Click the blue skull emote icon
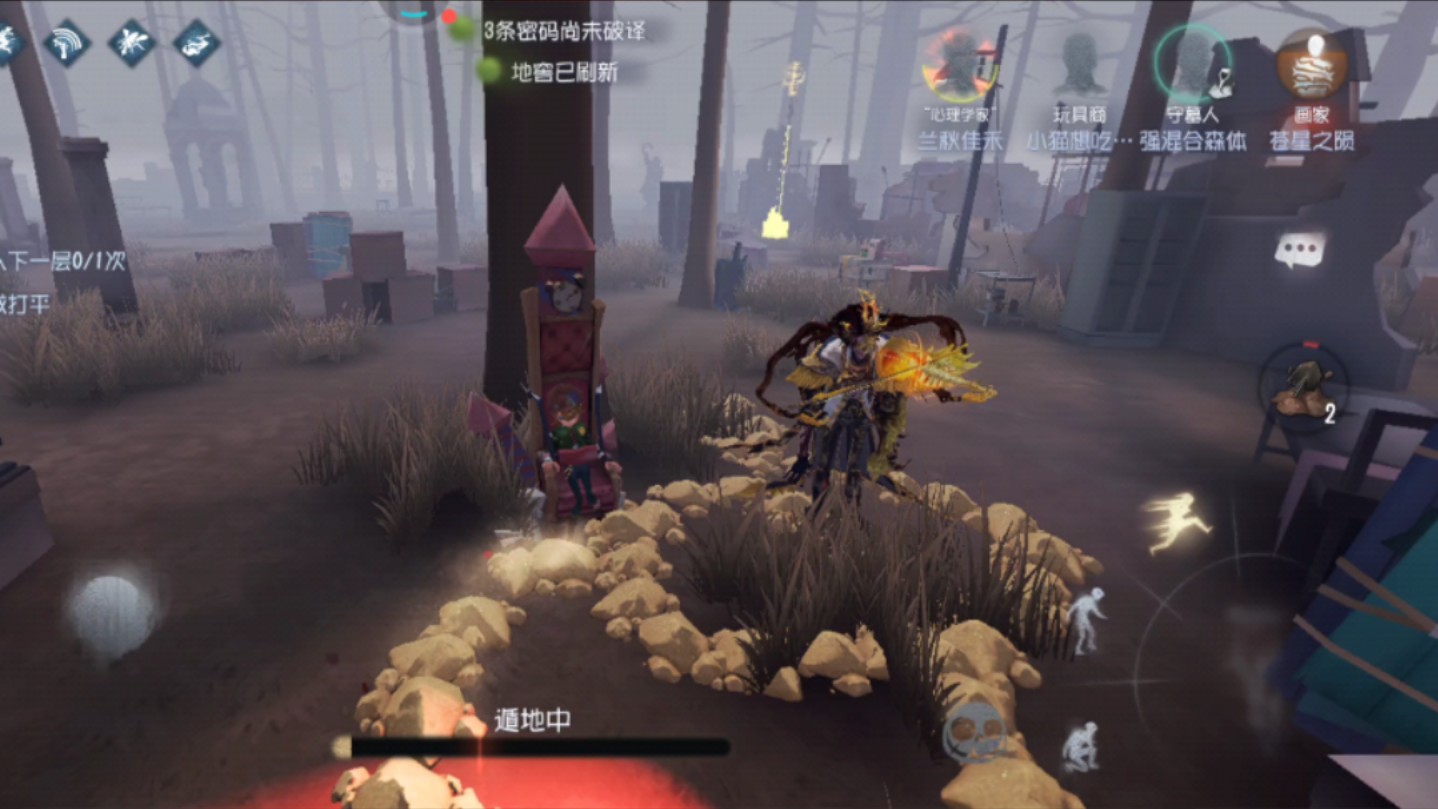The image size is (1438, 809). [972, 733]
